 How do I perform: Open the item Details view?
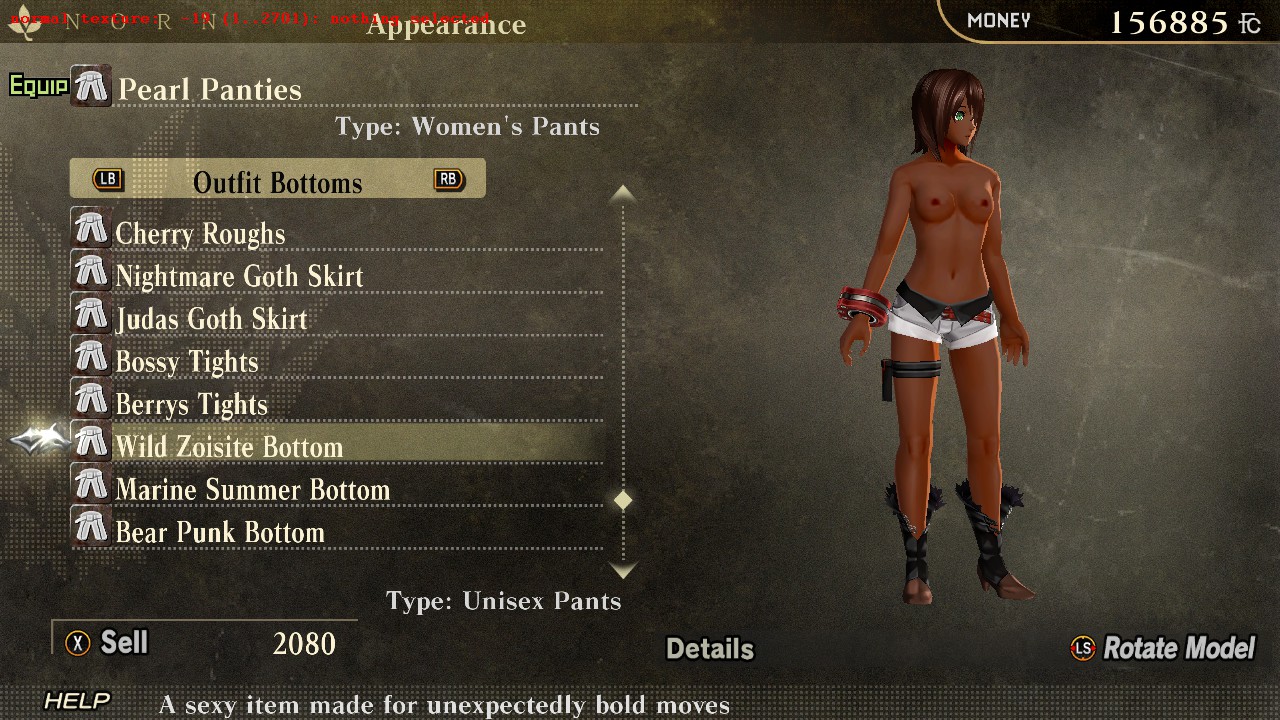click(x=710, y=649)
